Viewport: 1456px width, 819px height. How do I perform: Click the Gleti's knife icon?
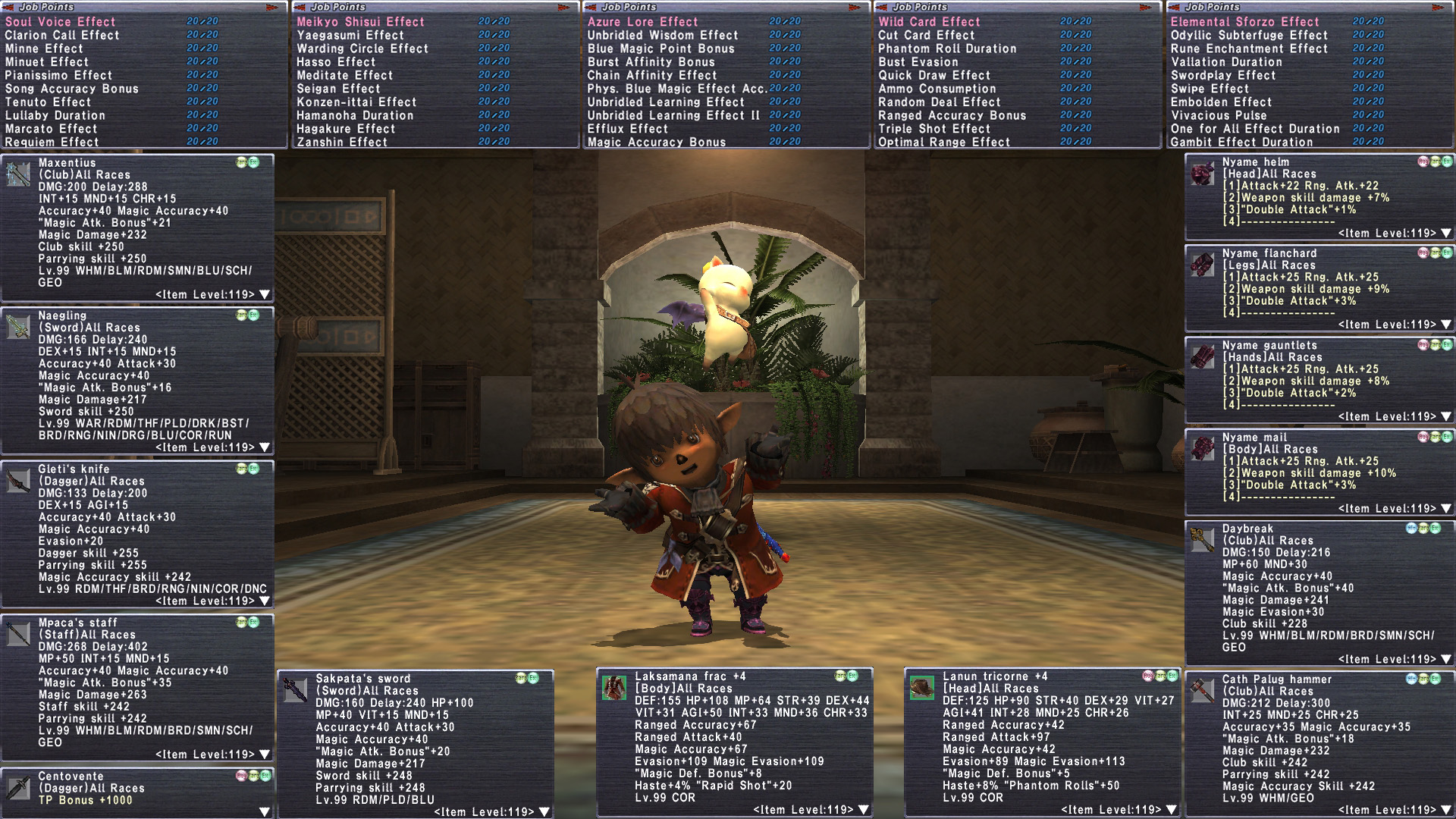pyautogui.click(x=18, y=481)
